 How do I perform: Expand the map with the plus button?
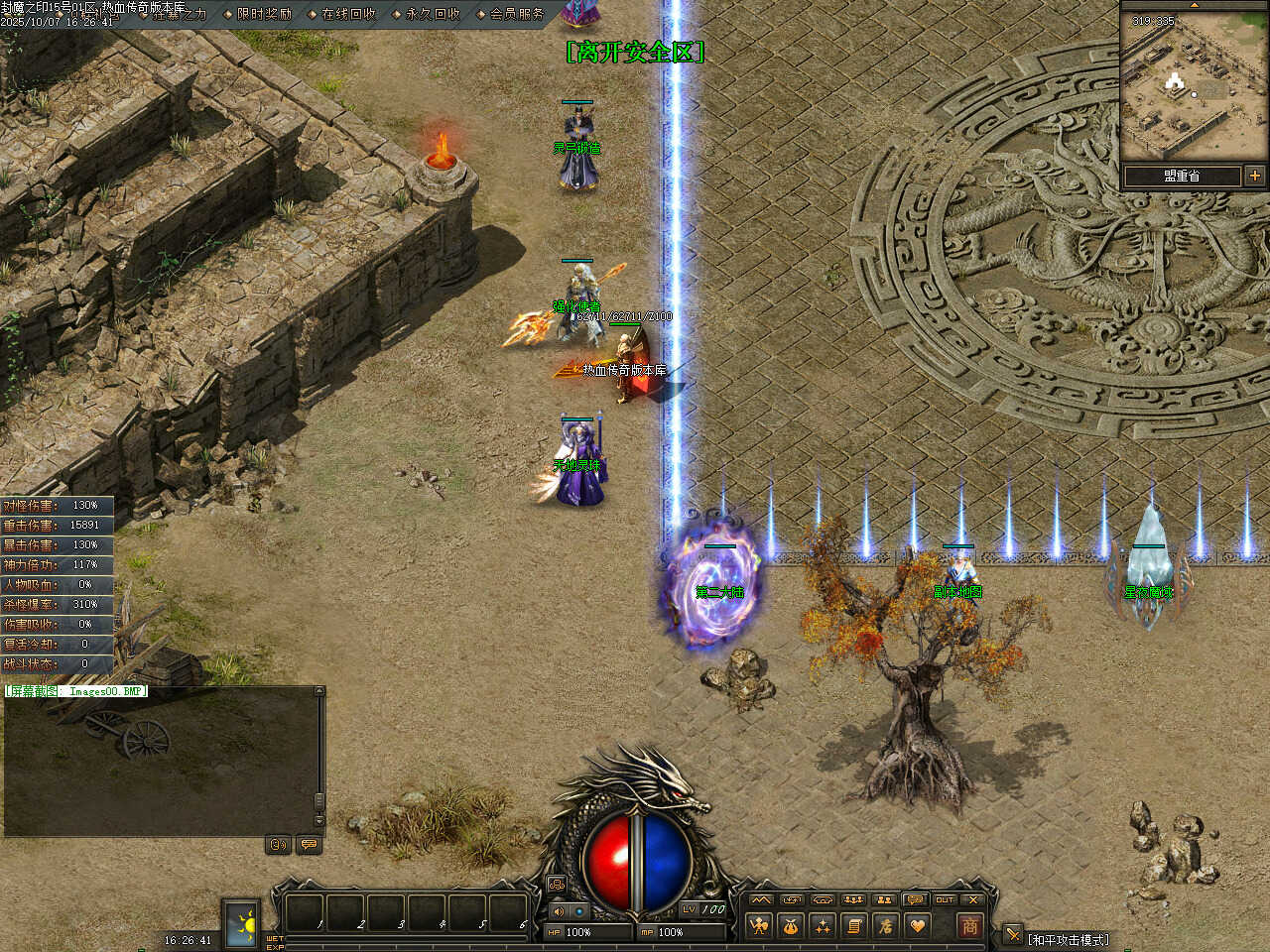(1255, 176)
